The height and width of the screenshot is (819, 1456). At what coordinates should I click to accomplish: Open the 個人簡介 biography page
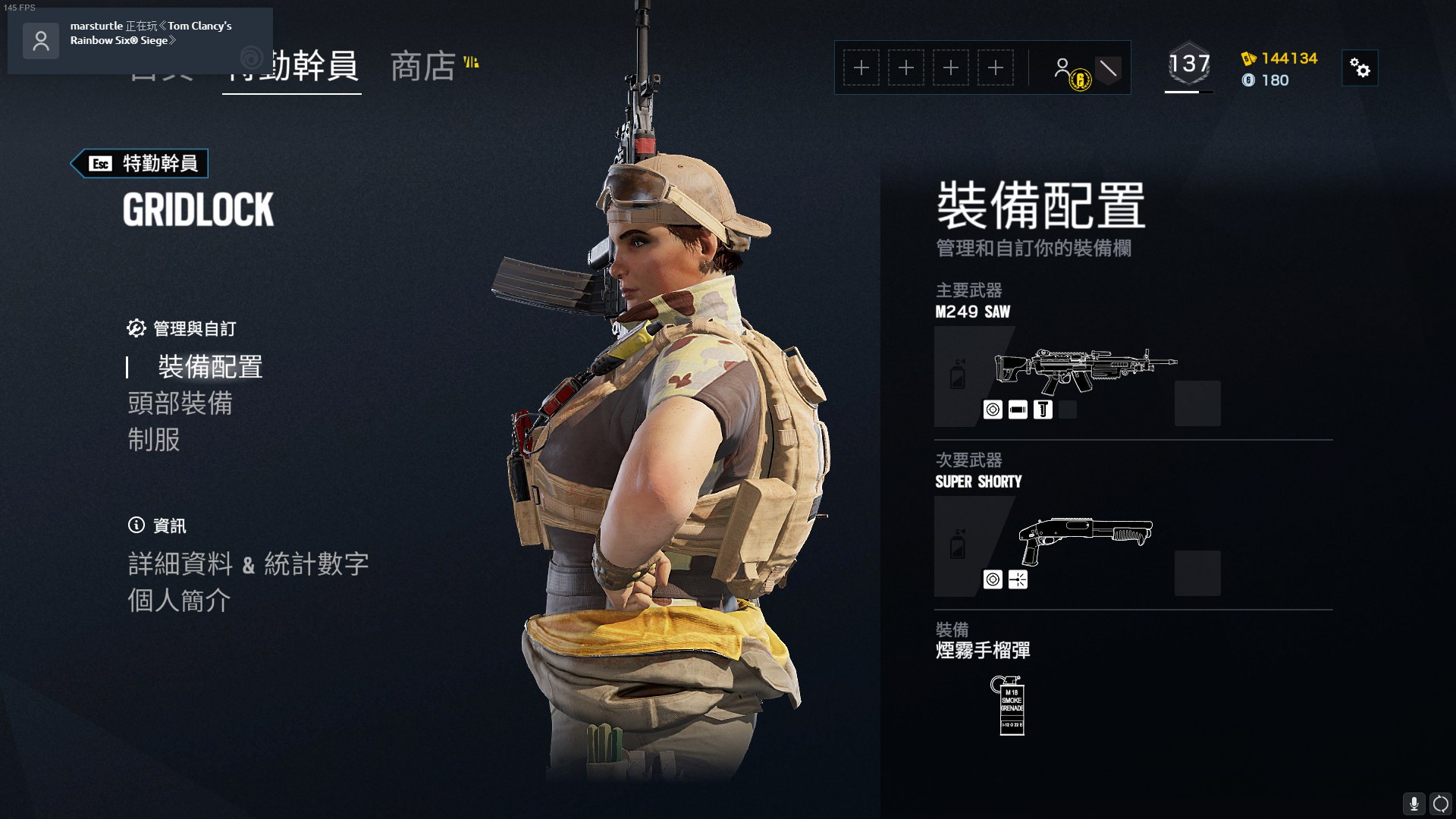pyautogui.click(x=179, y=601)
